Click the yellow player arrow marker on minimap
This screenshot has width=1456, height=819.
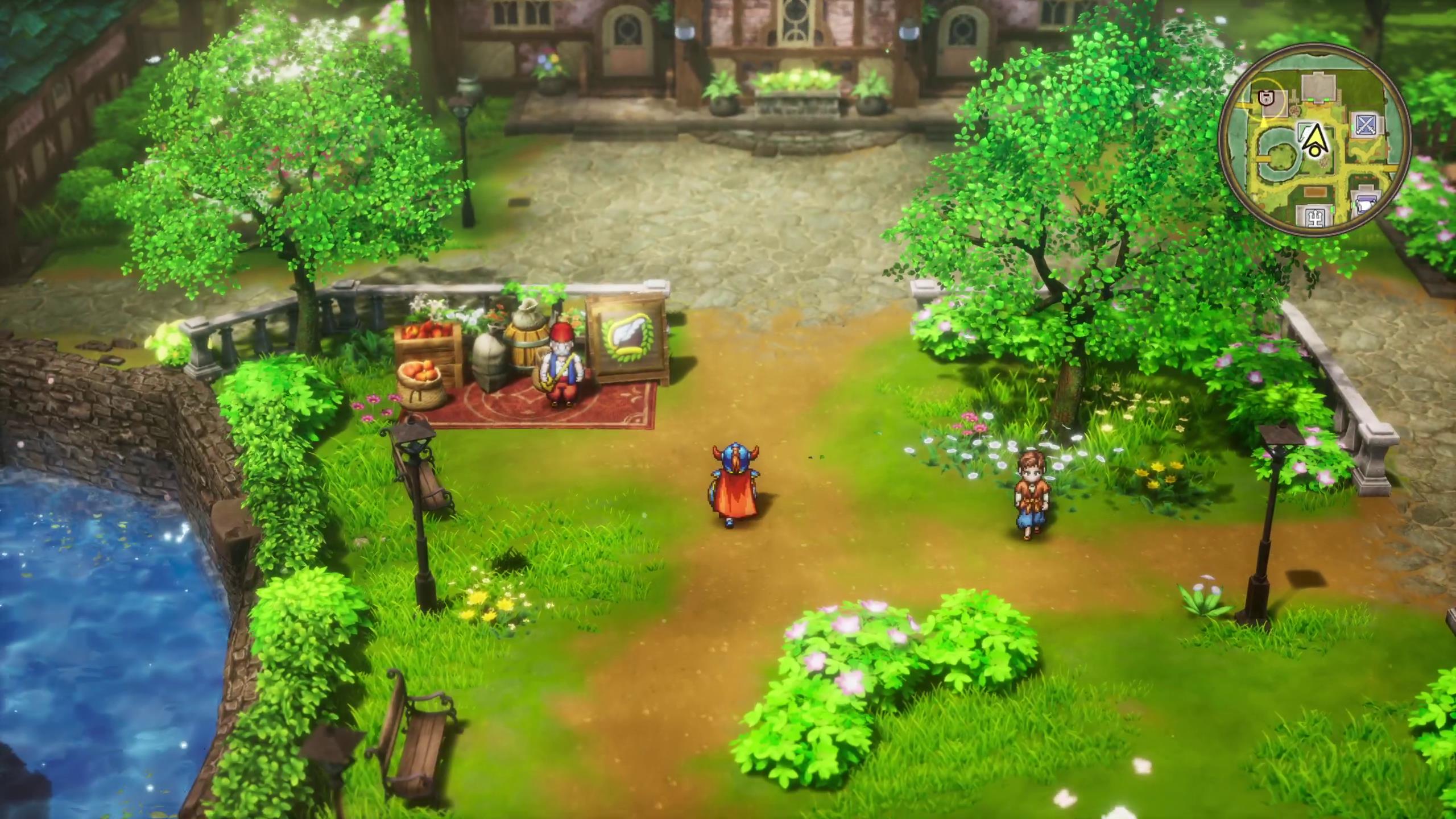[1314, 140]
